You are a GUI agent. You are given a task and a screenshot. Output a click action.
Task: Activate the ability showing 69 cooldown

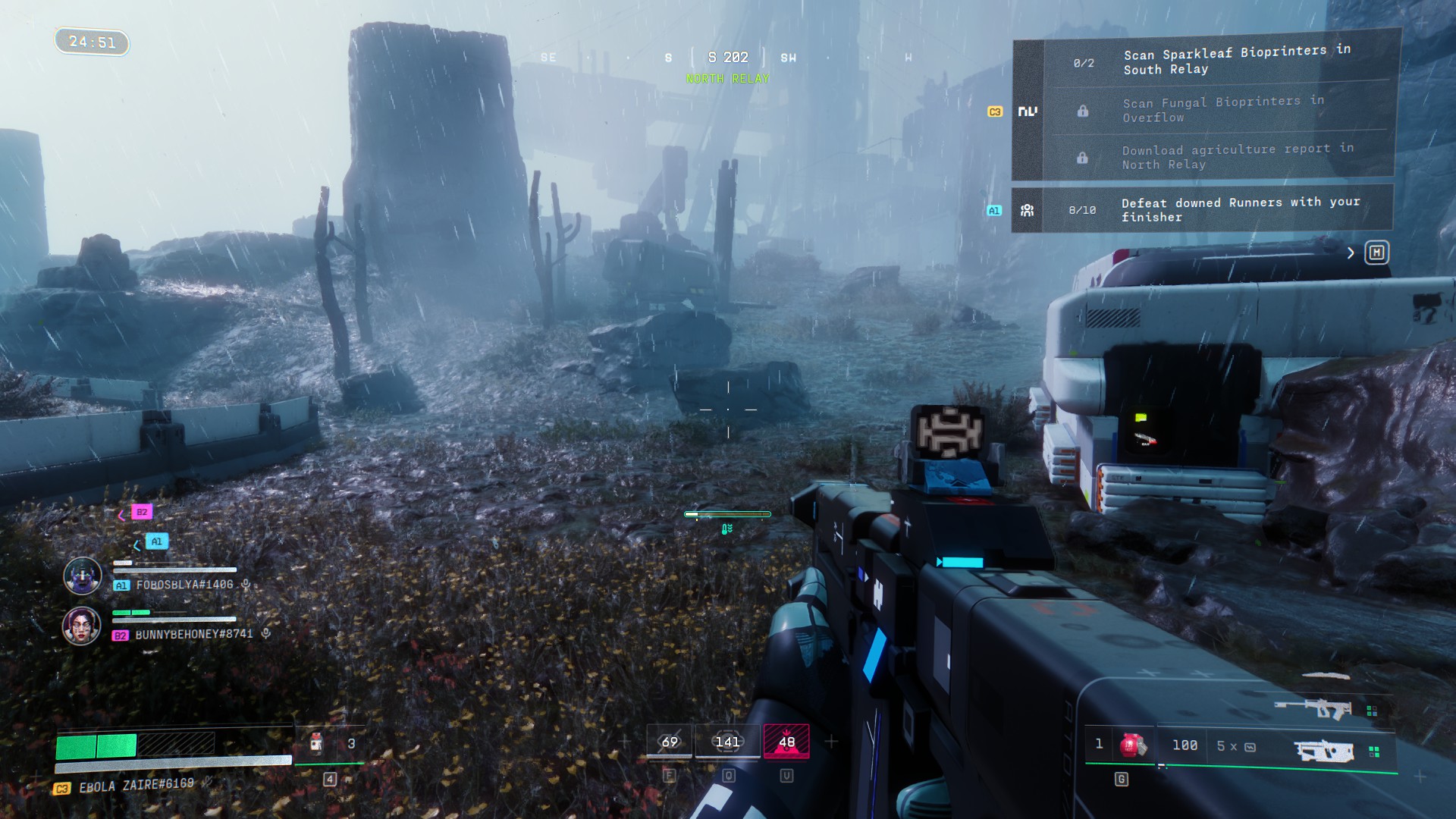pyautogui.click(x=670, y=742)
